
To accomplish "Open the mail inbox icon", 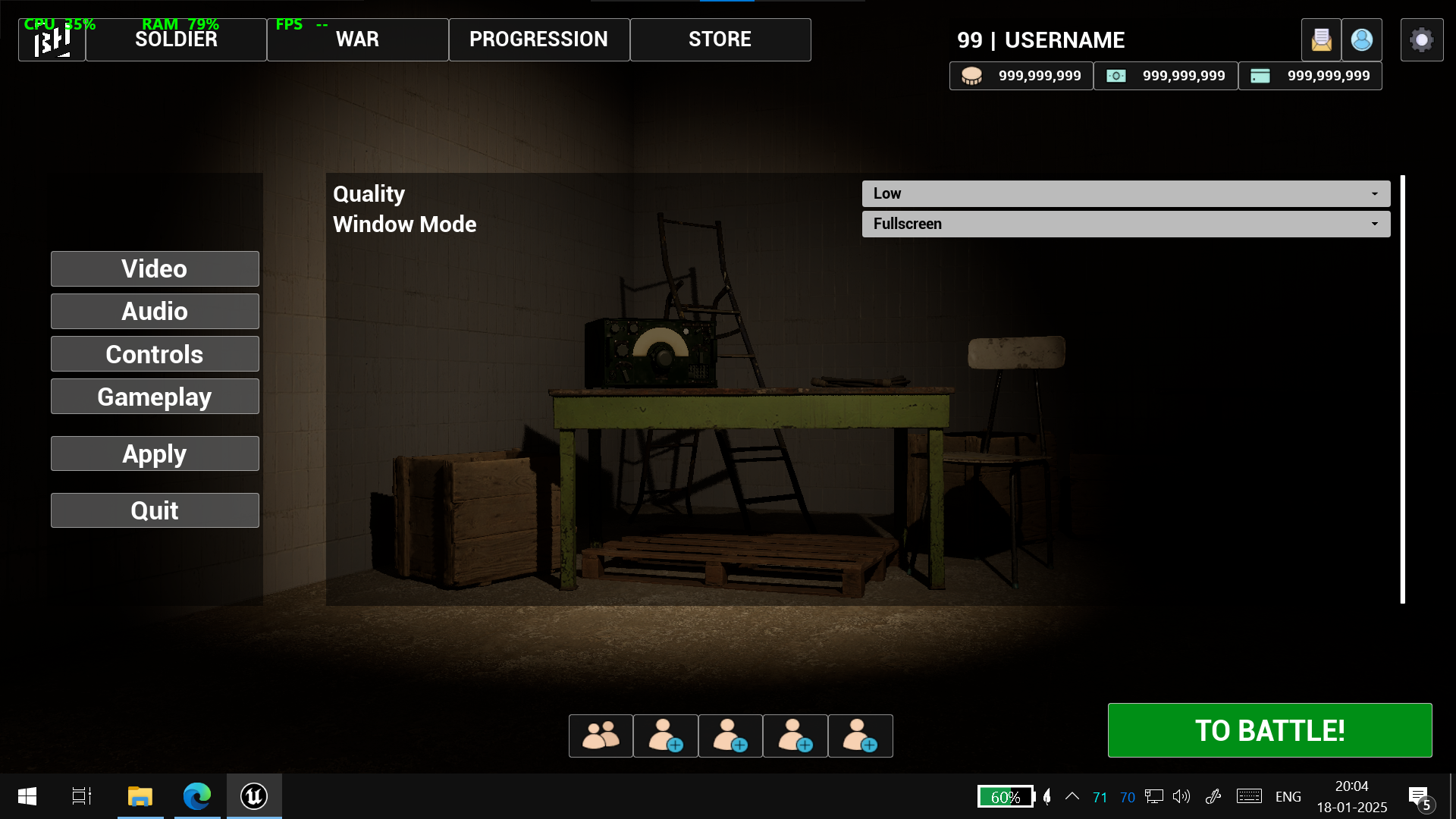I will pos(1321,39).
